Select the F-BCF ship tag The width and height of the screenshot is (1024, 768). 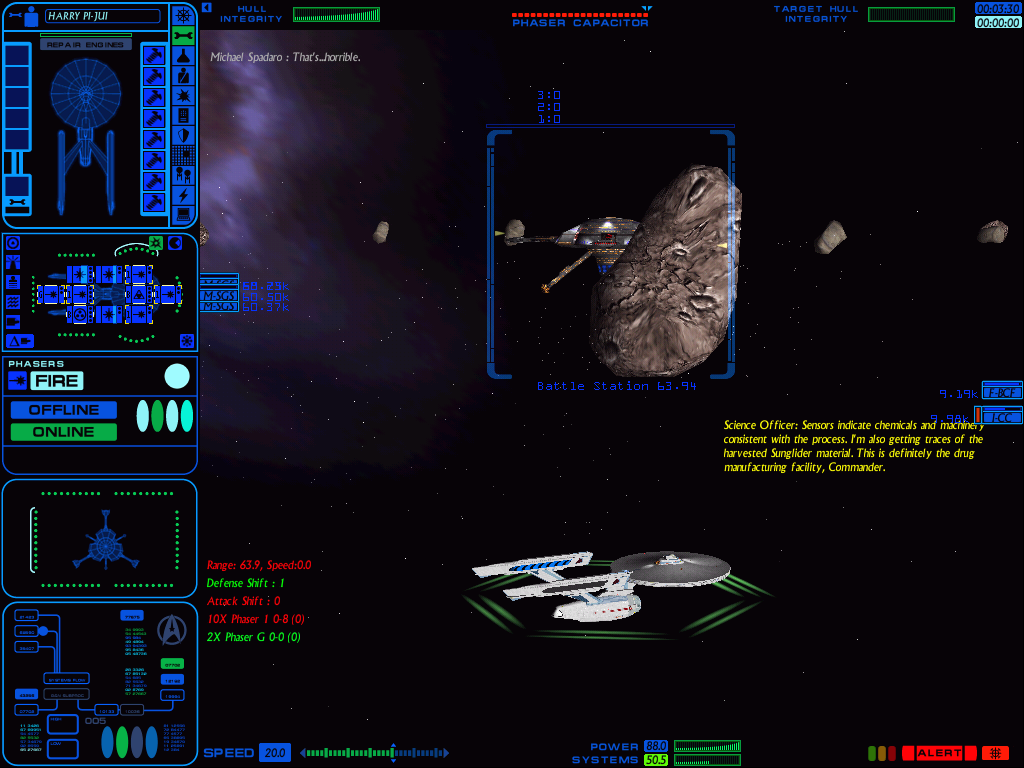[x=1001, y=391]
